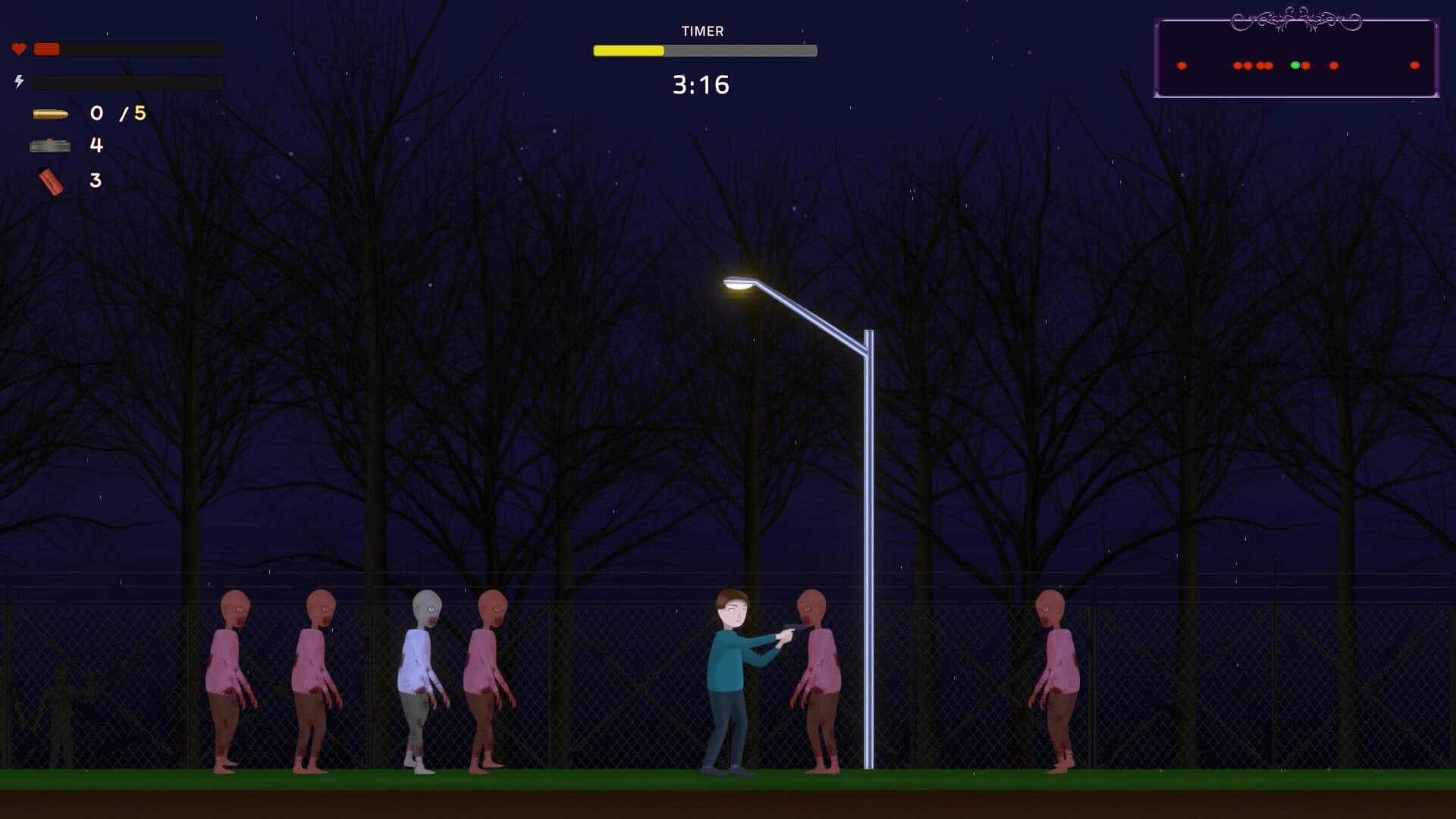Viewport: 1456px width, 819px height.
Task: Click the minimap radar panel
Action: 1296,59
